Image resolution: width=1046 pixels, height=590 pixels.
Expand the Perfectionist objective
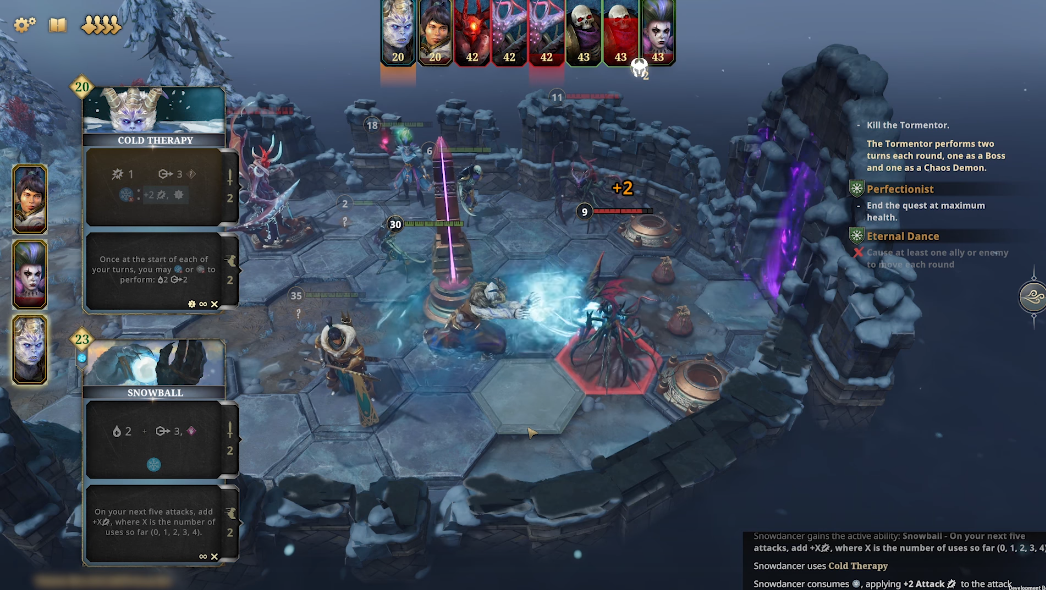900,189
